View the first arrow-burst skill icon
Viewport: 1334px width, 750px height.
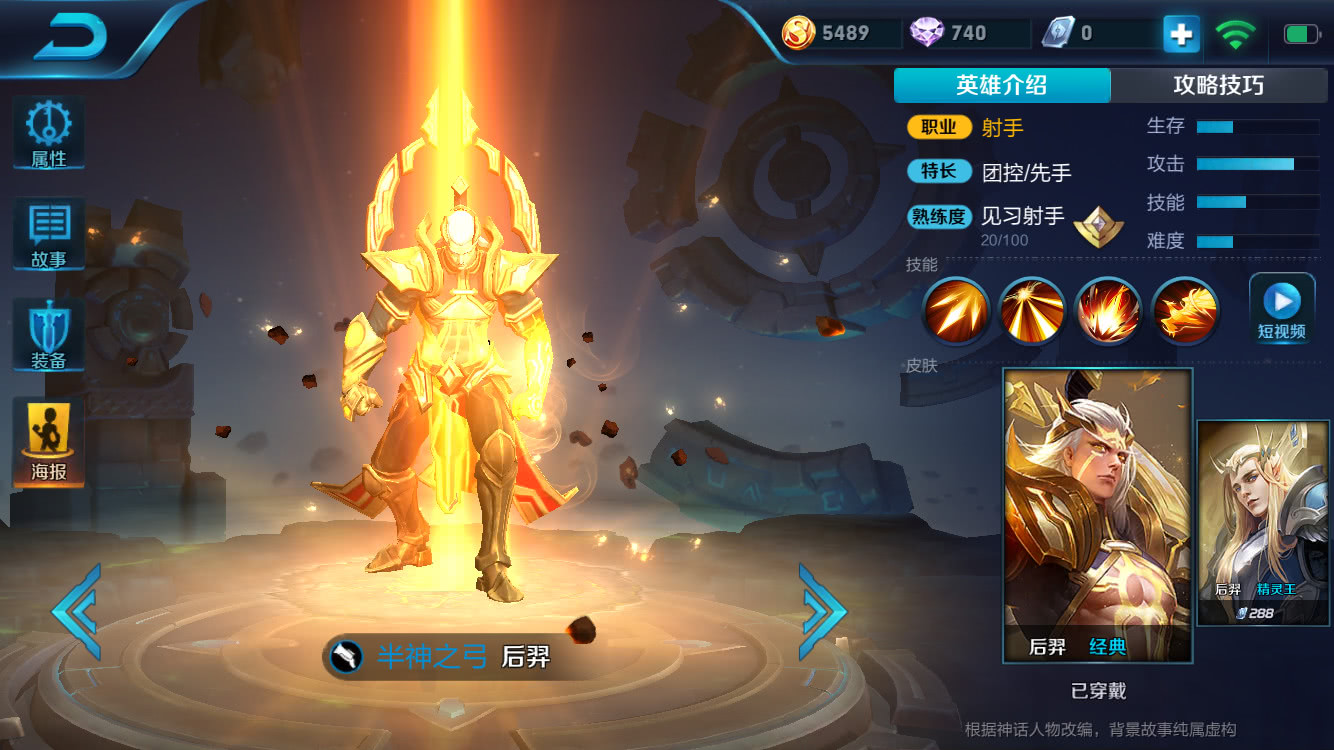pos(955,310)
